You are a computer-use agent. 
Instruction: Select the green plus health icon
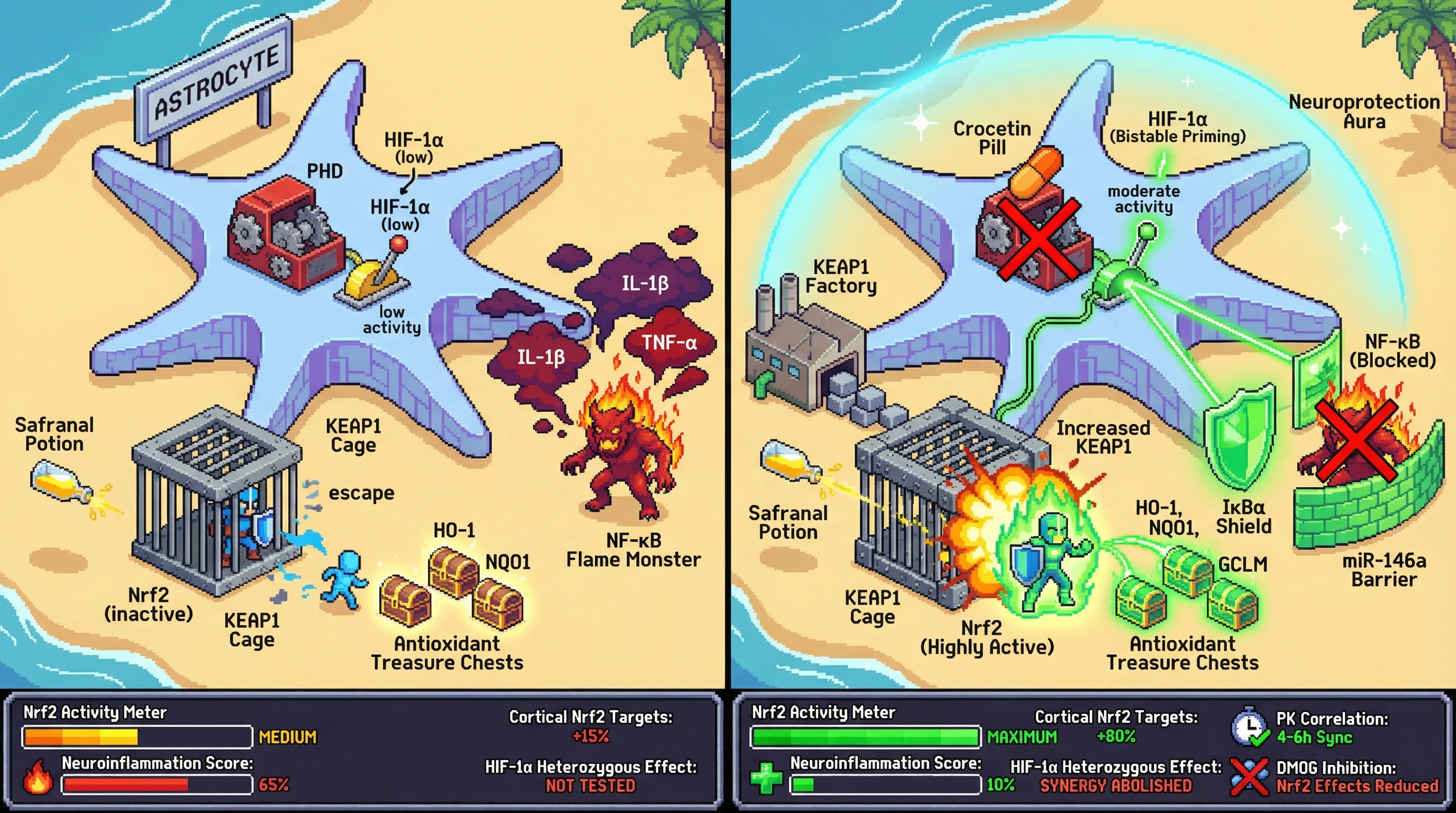coord(767,778)
